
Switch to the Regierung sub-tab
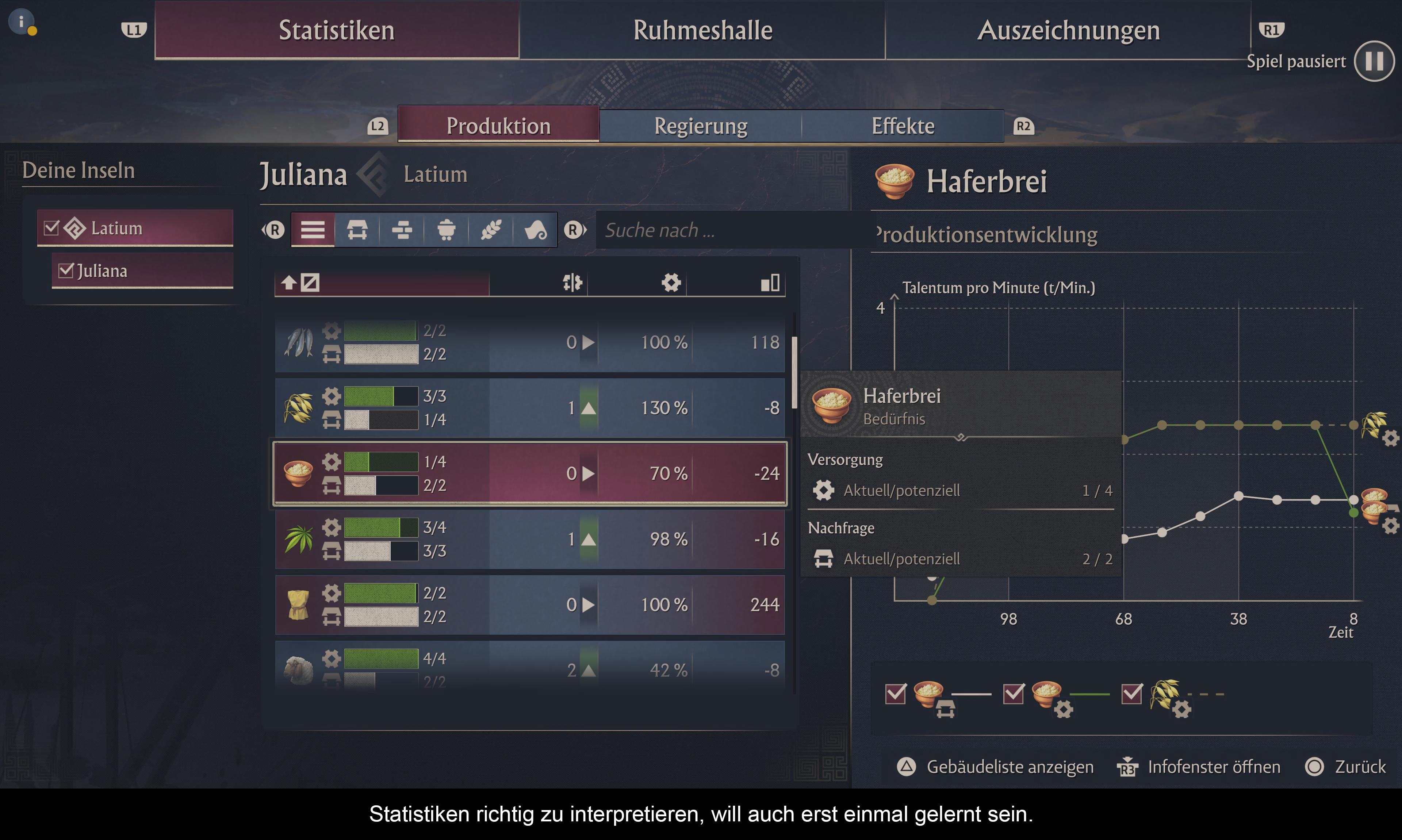700,126
